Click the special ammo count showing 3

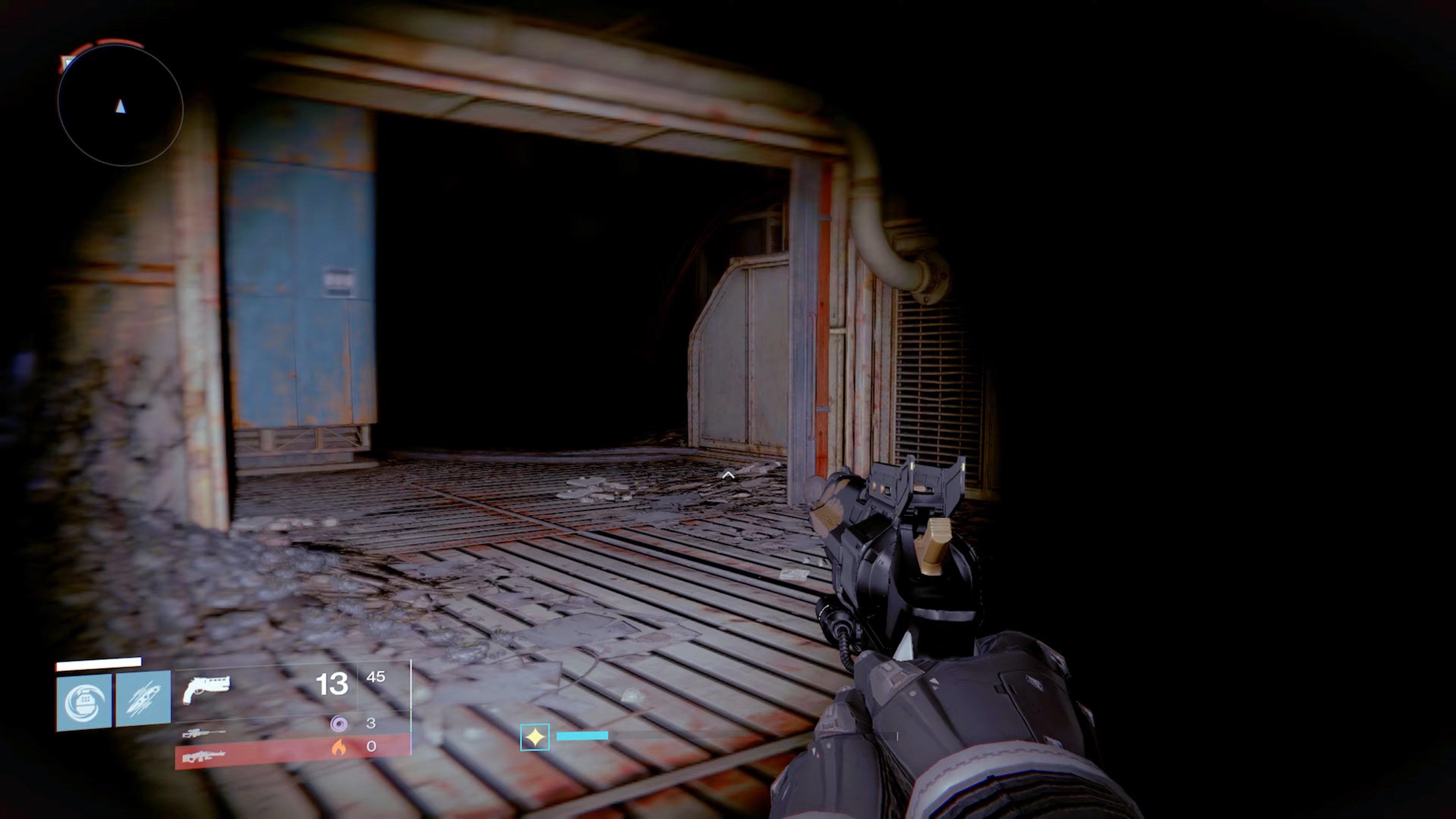(371, 723)
